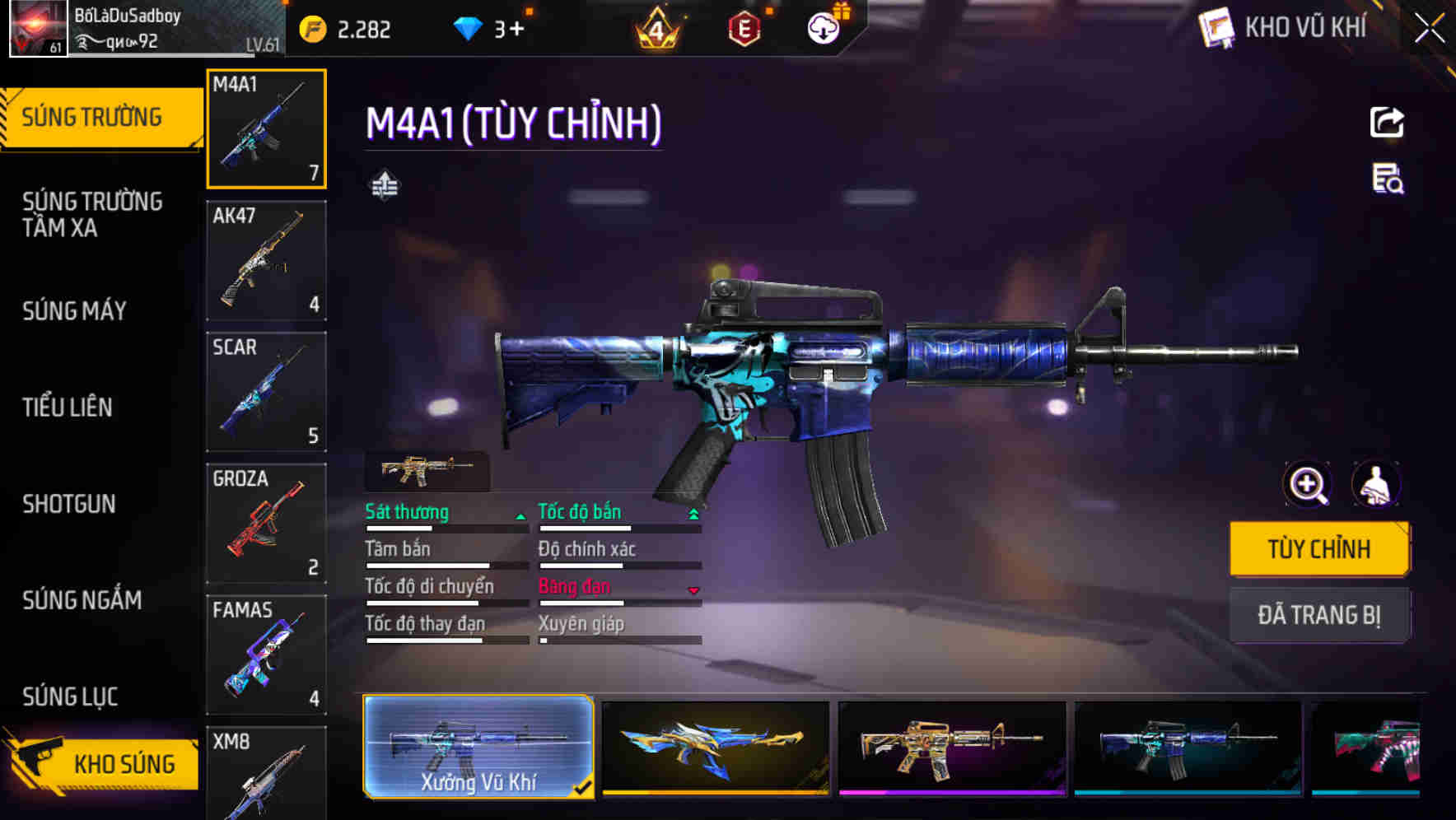Click the cloud download gift icon
The width and height of the screenshot is (1456, 820).
821,27
